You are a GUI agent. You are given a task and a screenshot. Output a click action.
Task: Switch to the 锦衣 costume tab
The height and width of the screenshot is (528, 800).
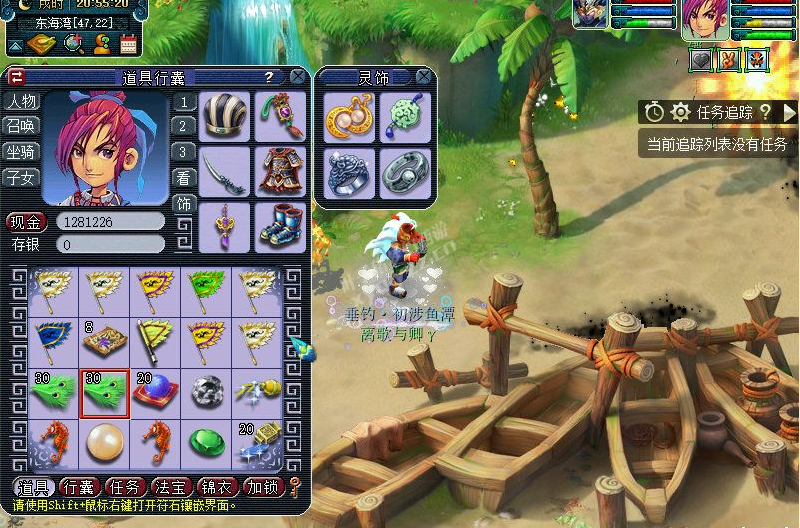215,487
